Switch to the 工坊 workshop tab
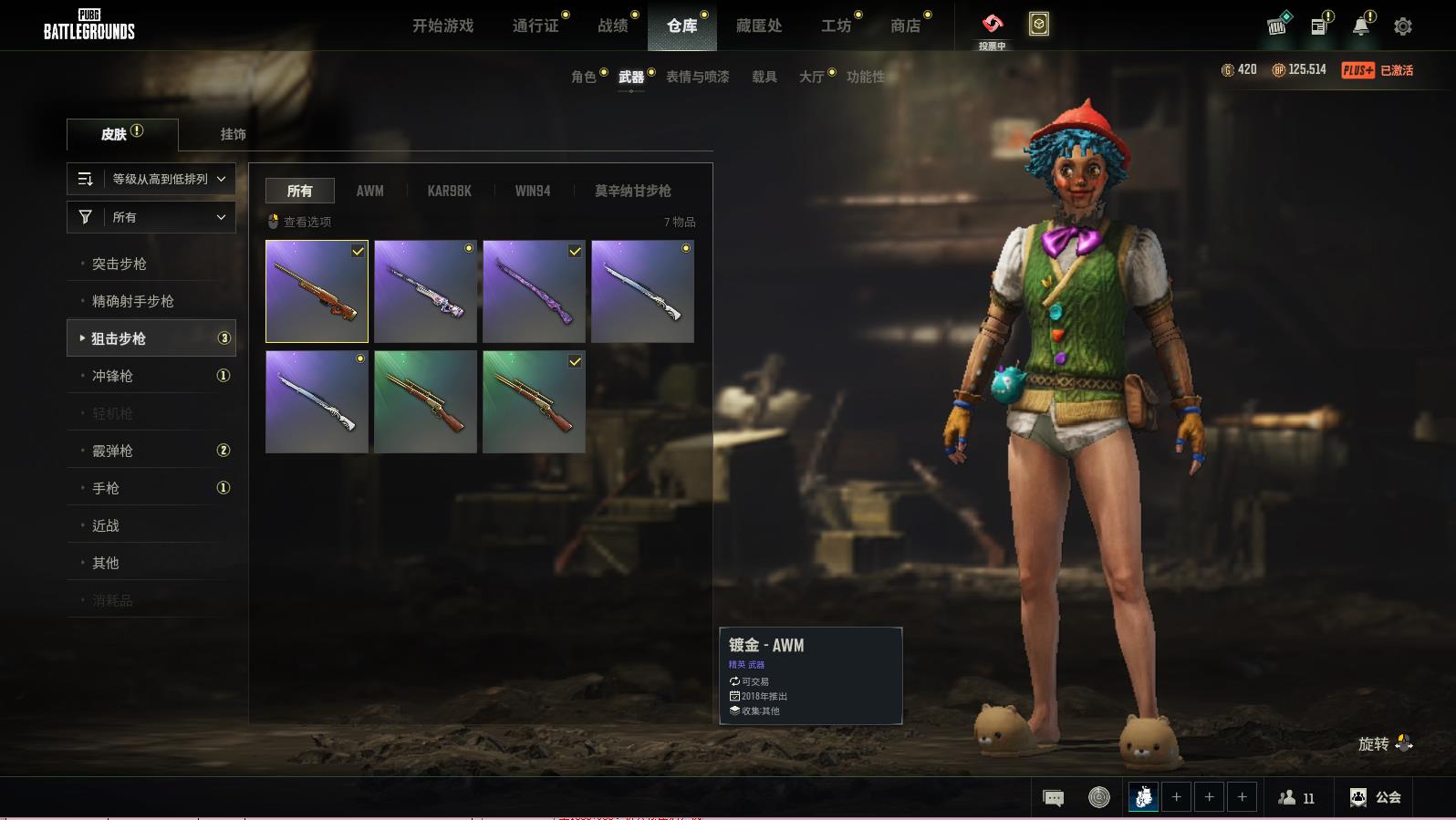Screen dimensions: 1456x820 (836, 26)
